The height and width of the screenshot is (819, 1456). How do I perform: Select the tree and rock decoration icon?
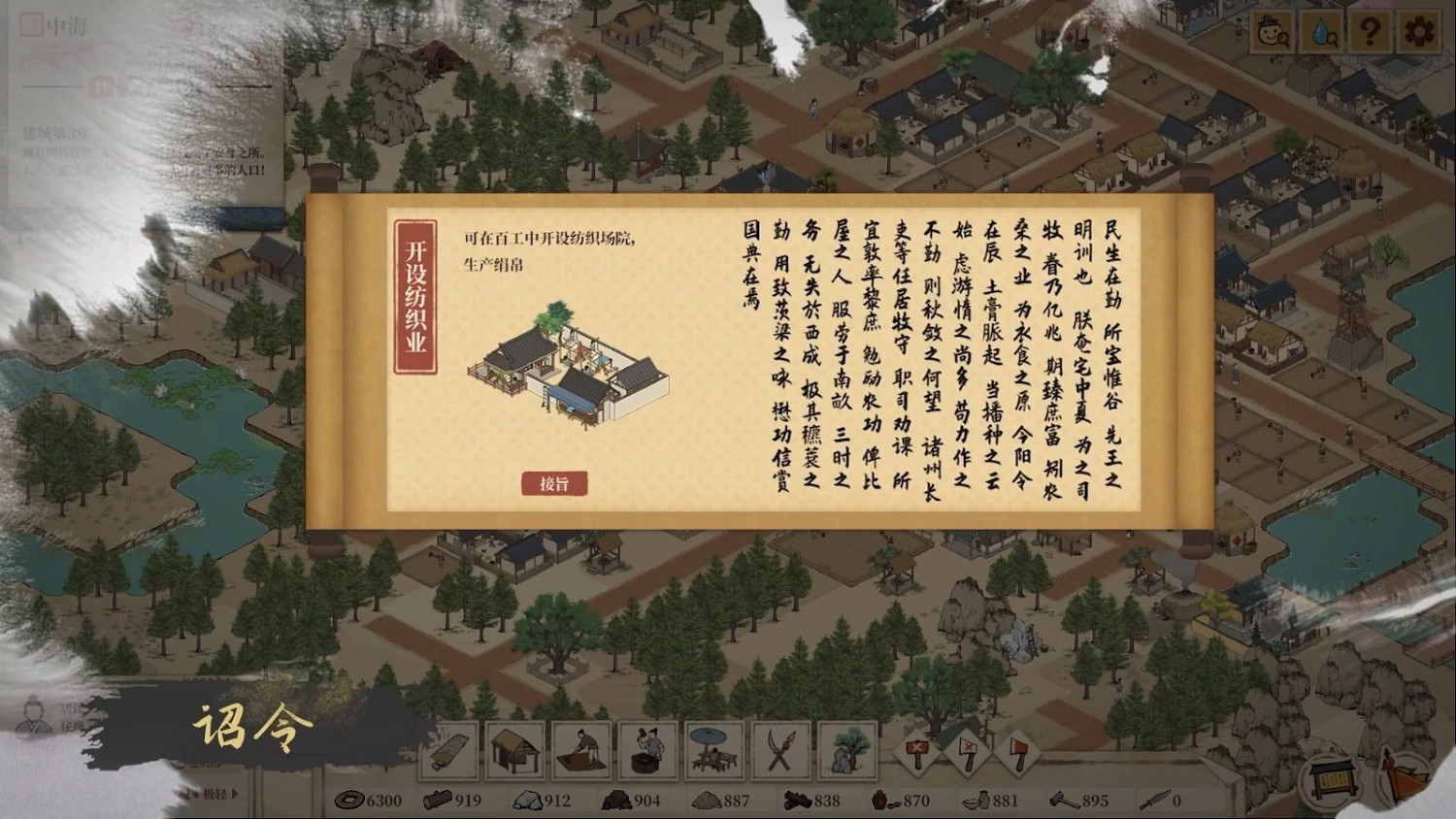(844, 752)
